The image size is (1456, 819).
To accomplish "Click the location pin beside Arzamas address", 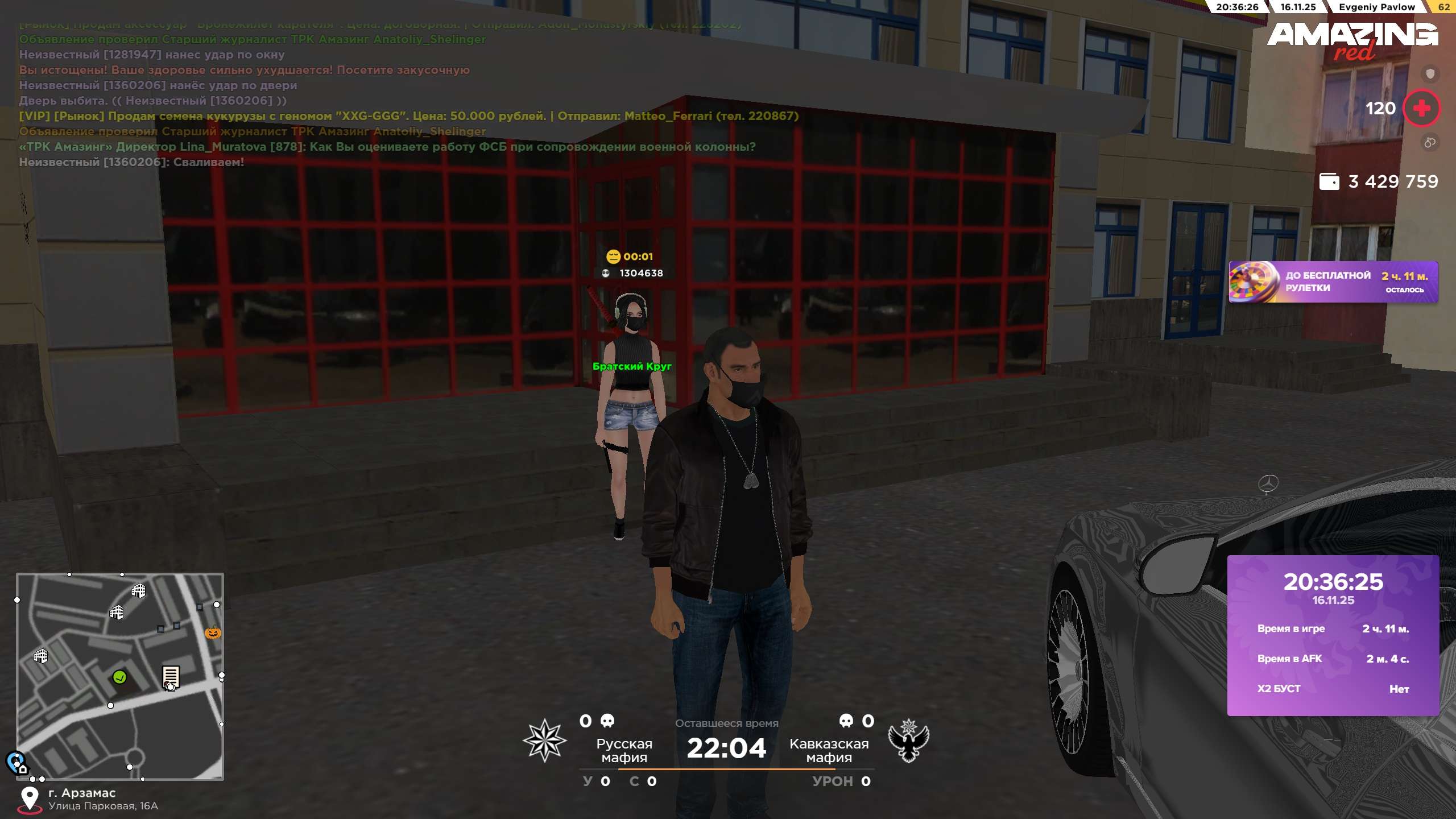I will pyautogui.click(x=30, y=799).
